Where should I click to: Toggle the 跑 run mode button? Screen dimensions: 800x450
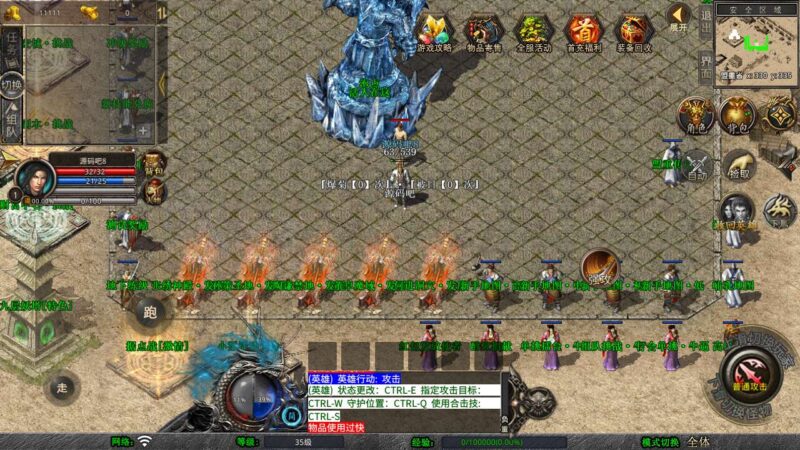click(x=150, y=312)
